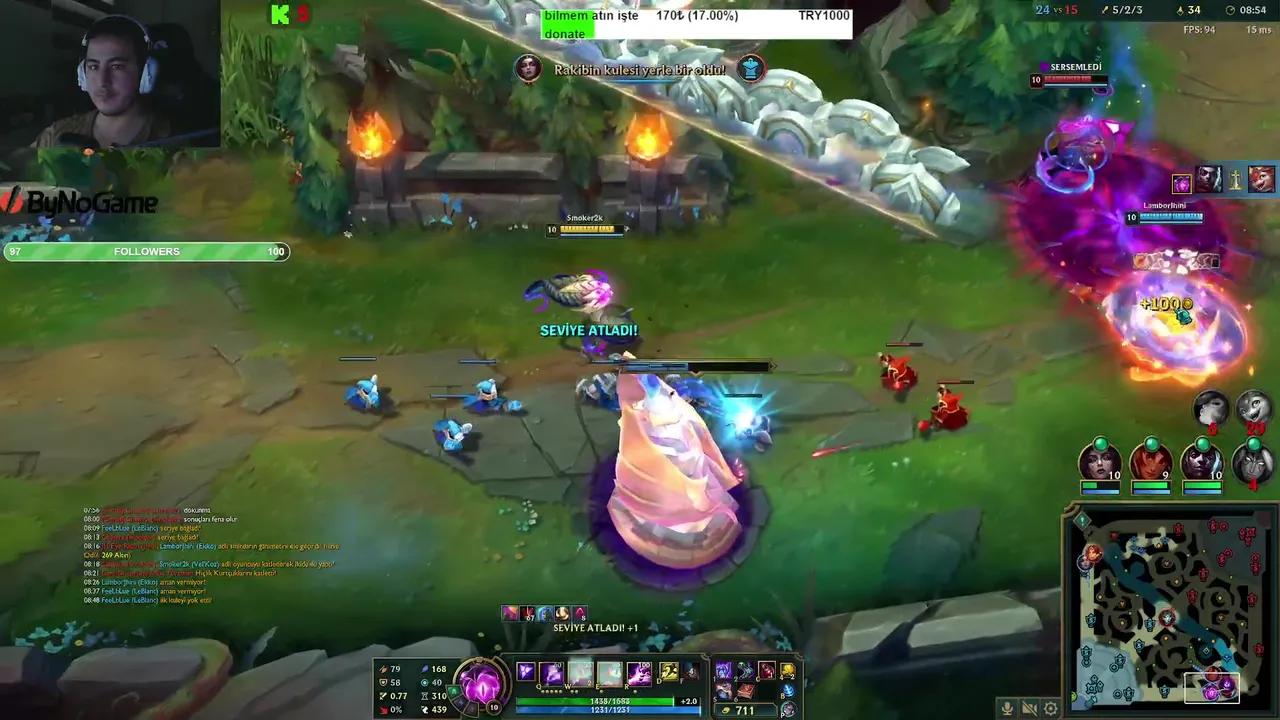
Task: Switch to the donate tab on donation widget
Action: point(566,33)
